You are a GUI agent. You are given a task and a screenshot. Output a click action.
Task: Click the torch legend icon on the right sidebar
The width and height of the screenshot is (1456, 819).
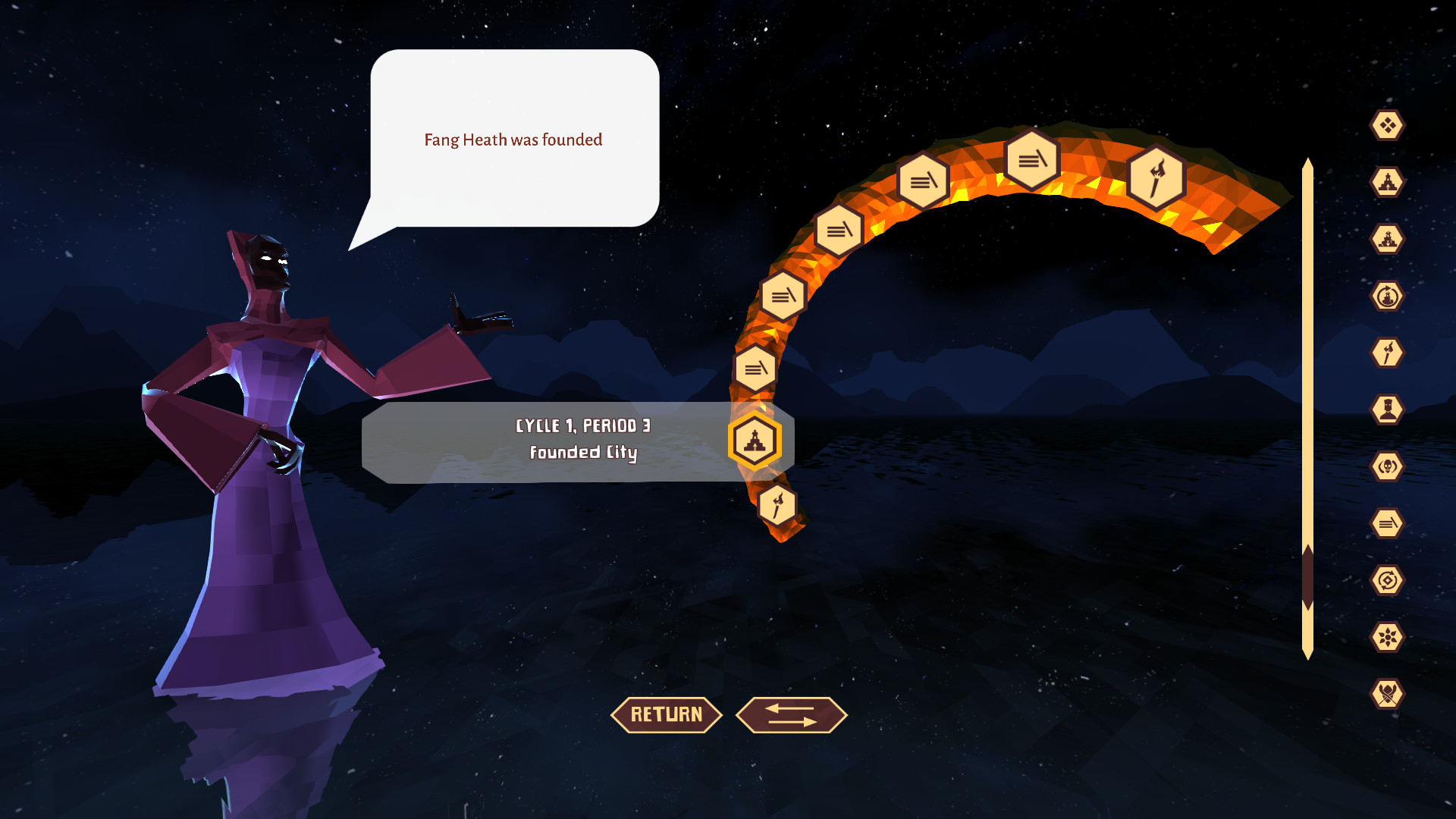tap(1387, 353)
